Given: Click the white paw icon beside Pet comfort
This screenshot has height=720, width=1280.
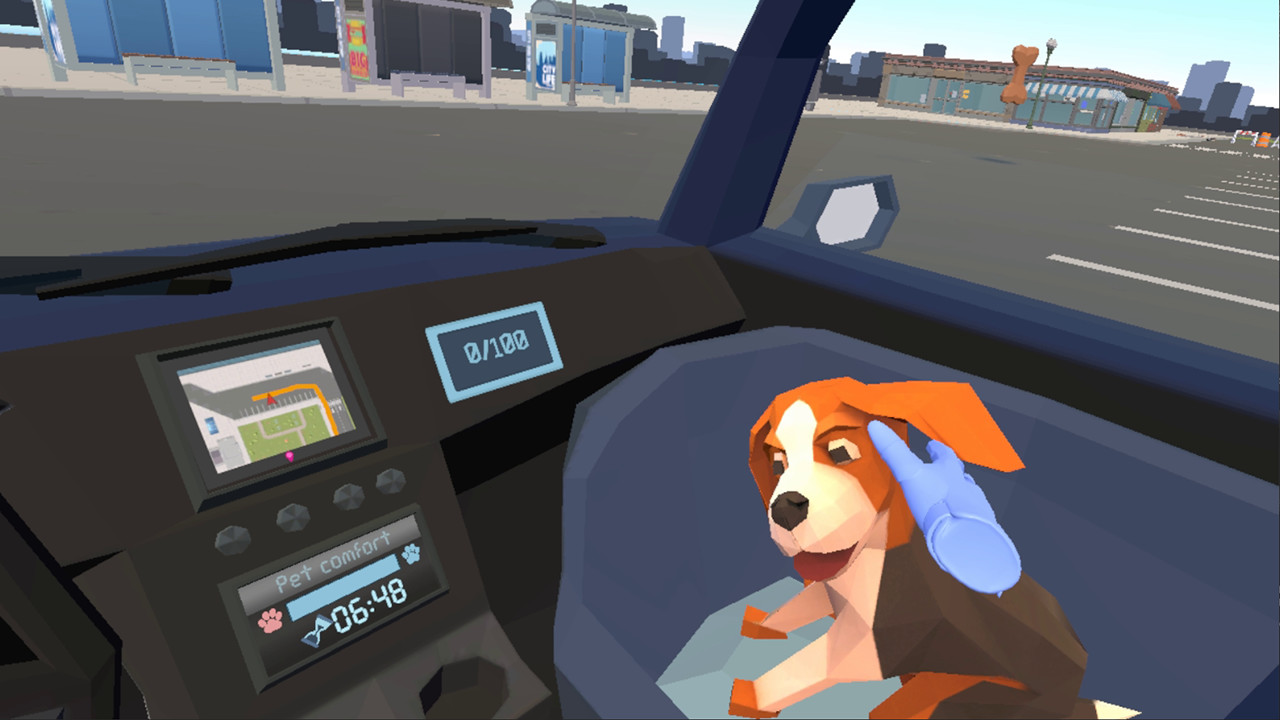Looking at the screenshot, I should [x=412, y=553].
